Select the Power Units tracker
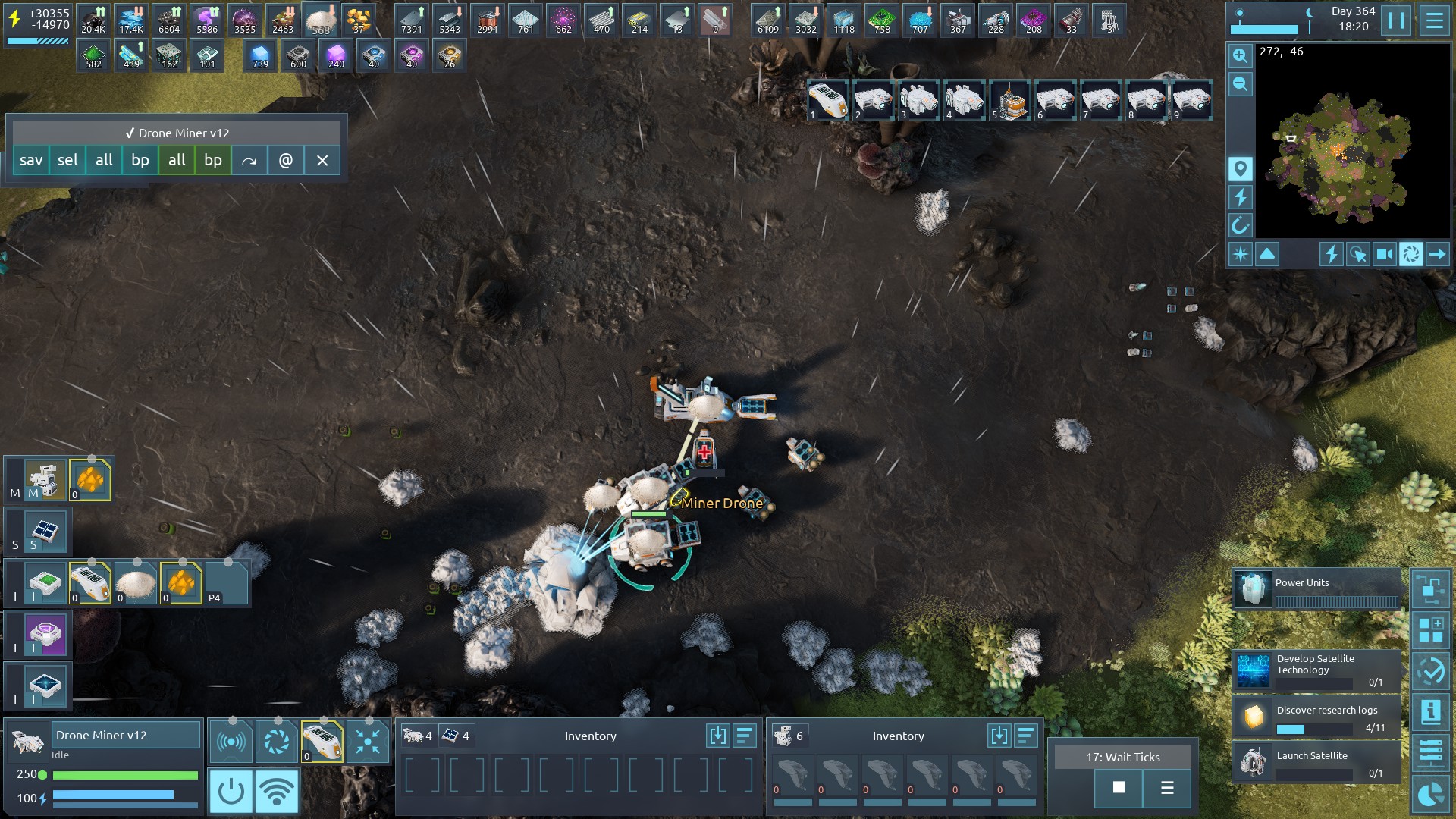This screenshot has width=1456, height=819. click(1316, 590)
